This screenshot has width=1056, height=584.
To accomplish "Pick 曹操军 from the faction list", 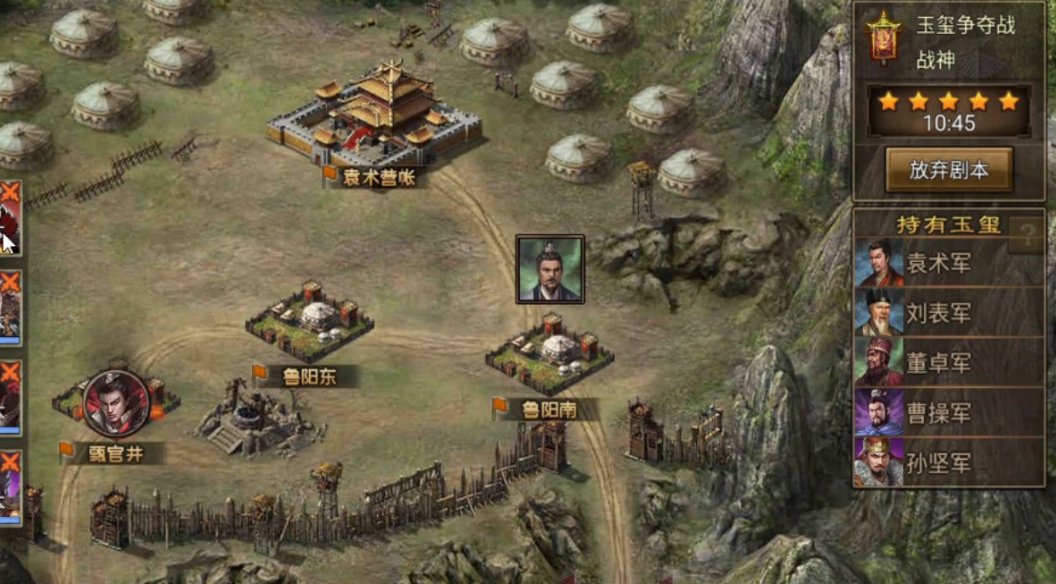I will [x=938, y=413].
